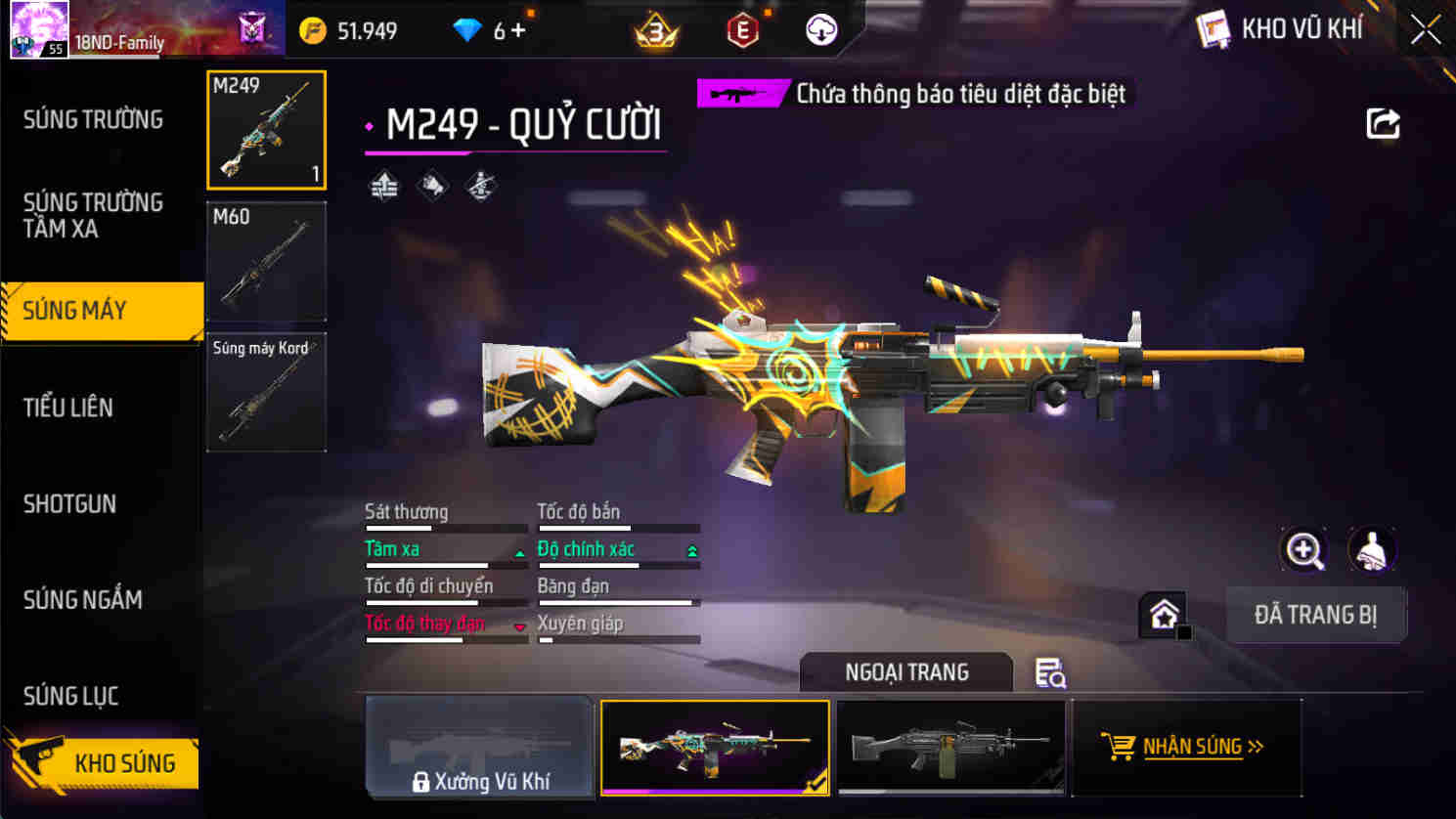Click the first weapon attribute badge icon
Viewport: 1456px width, 819px height.
382,184
